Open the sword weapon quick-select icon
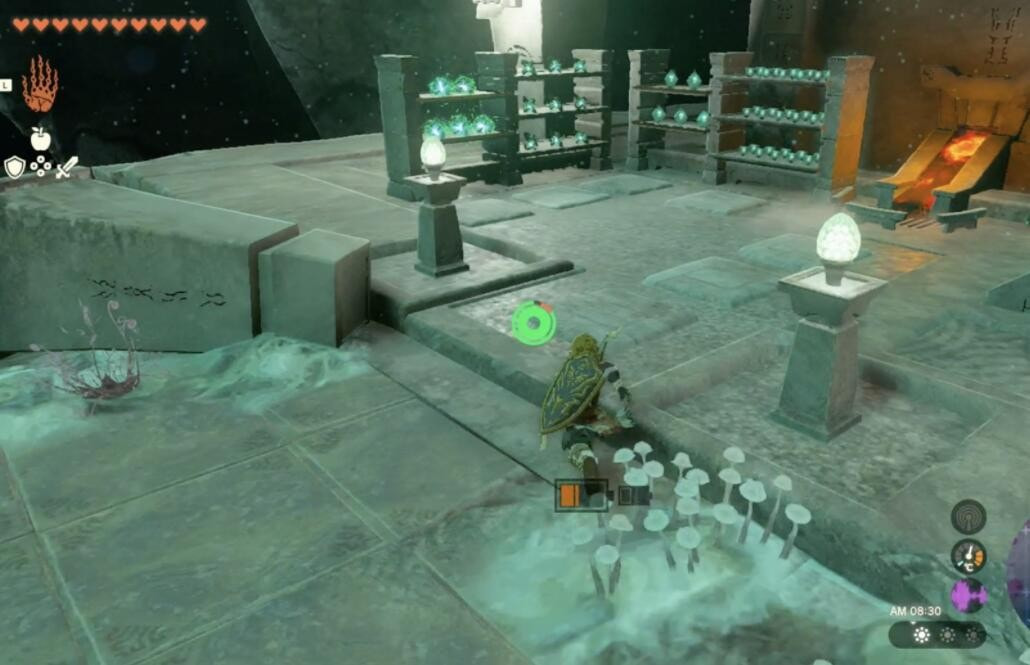The height and width of the screenshot is (665, 1030). [67, 167]
